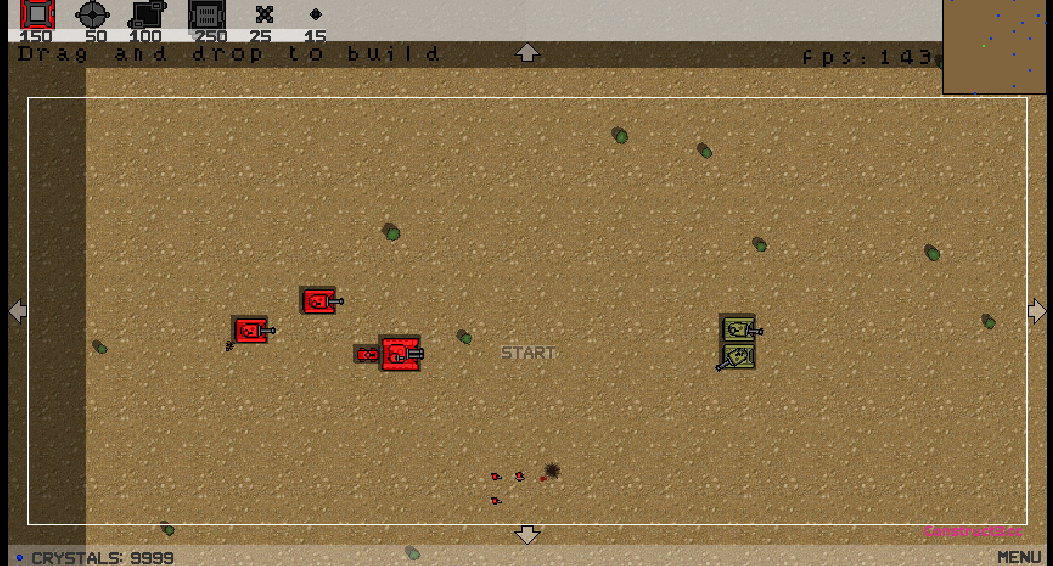The image size is (1053, 566).
Task: Click the up scroll arrow
Action: (x=527, y=52)
